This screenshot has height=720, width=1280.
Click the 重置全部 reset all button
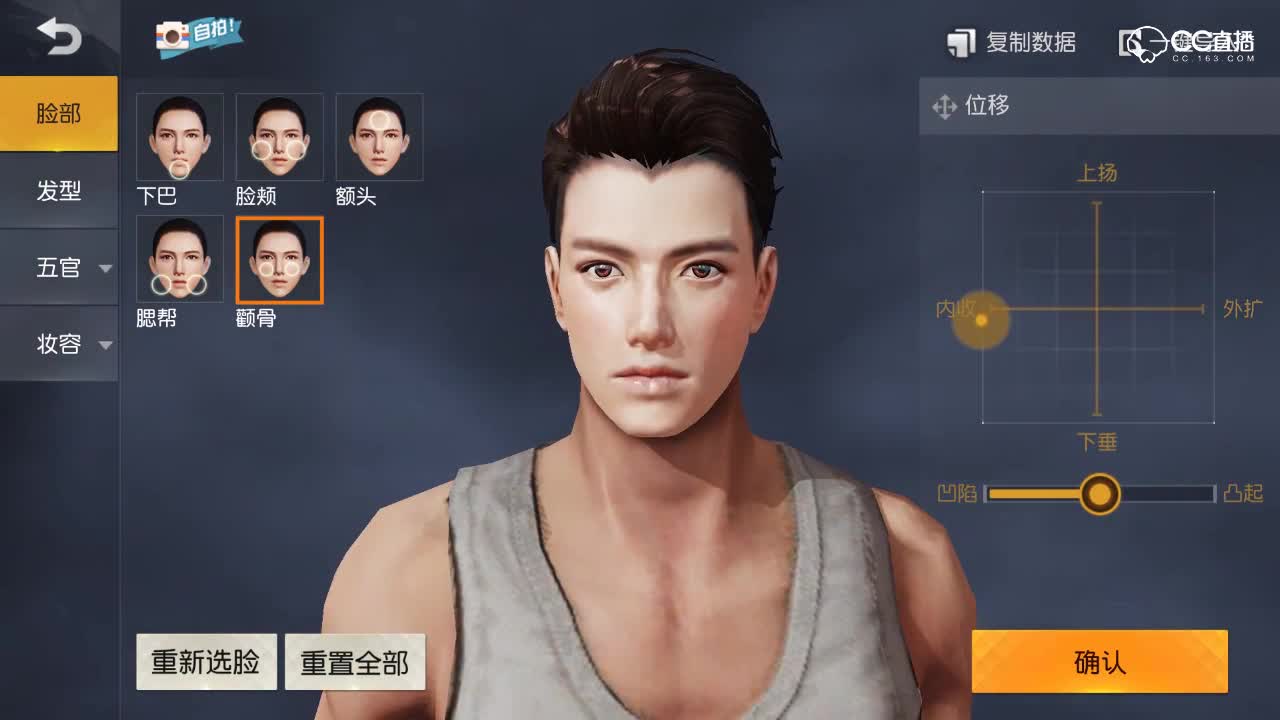tap(355, 661)
